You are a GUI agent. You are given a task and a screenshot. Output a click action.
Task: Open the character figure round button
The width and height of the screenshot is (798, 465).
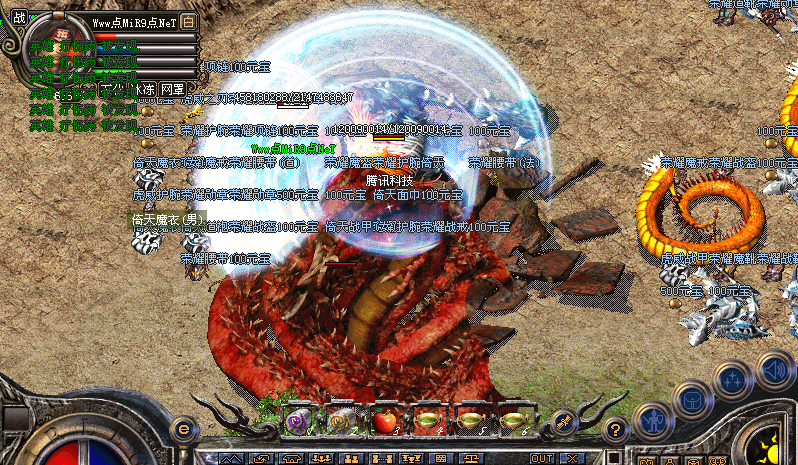655,420
